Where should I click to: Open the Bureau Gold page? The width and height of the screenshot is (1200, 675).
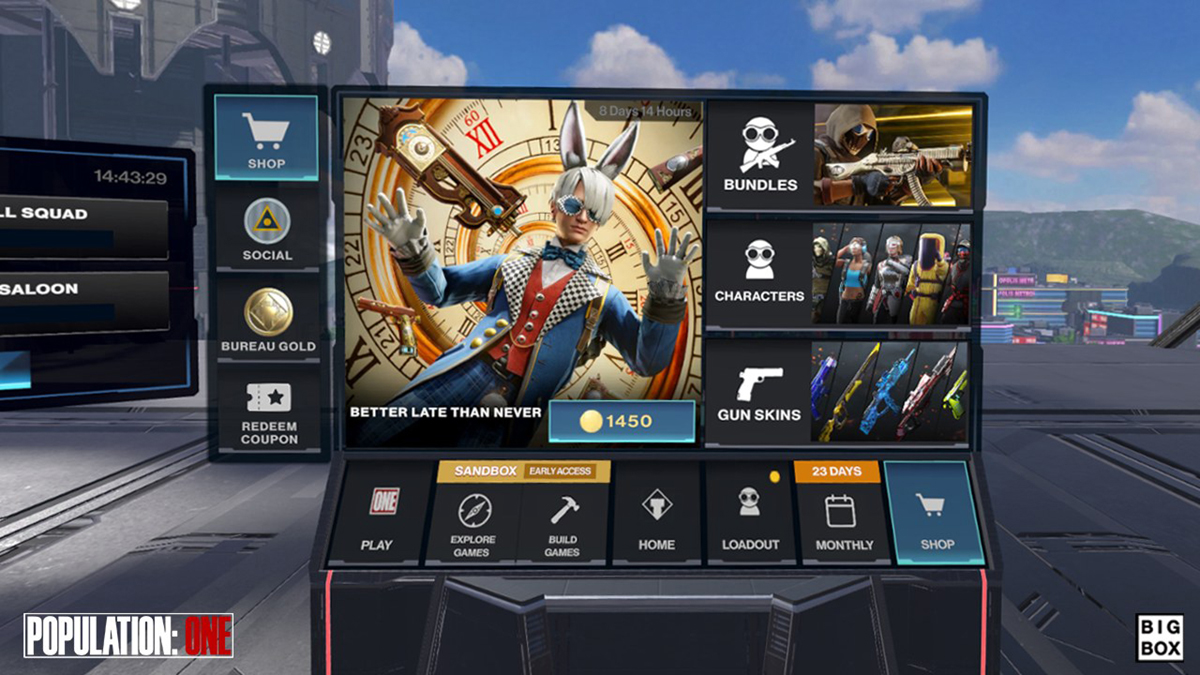point(268,320)
